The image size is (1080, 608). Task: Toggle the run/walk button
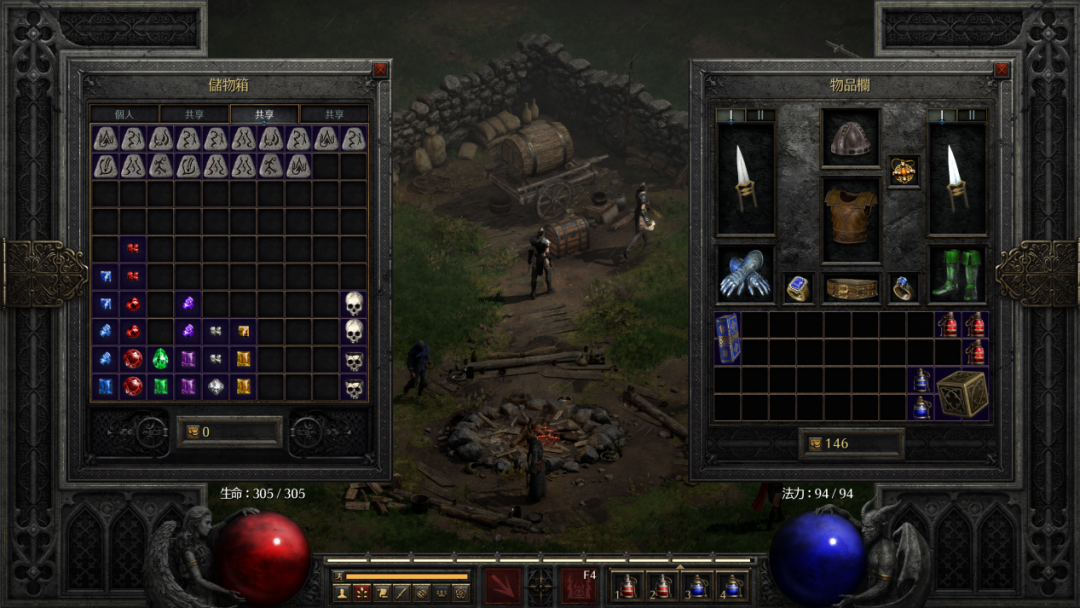point(339,576)
